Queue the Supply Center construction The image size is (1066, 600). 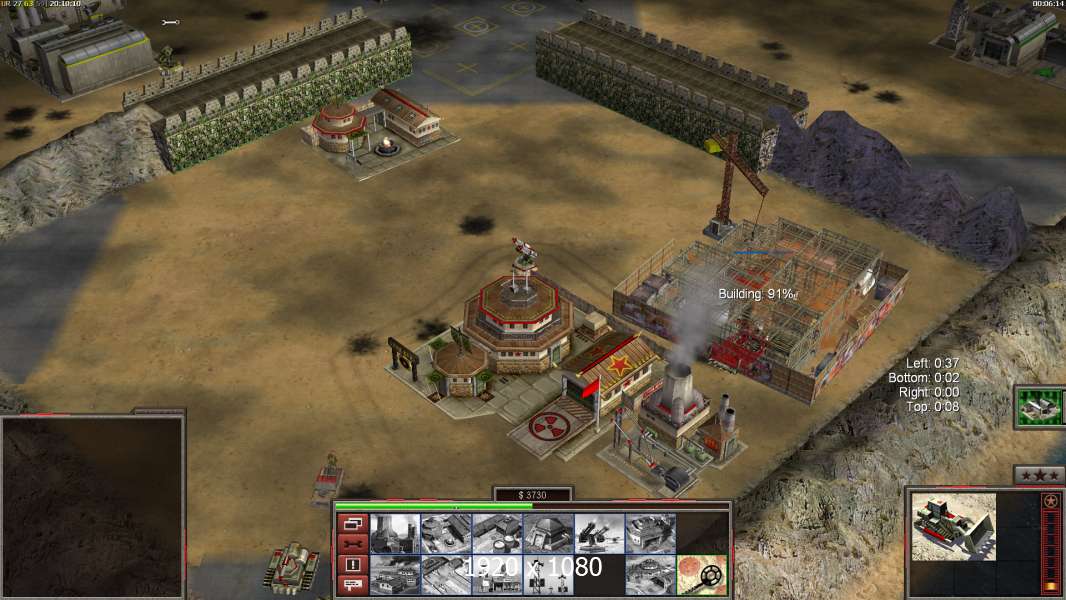pos(497,533)
